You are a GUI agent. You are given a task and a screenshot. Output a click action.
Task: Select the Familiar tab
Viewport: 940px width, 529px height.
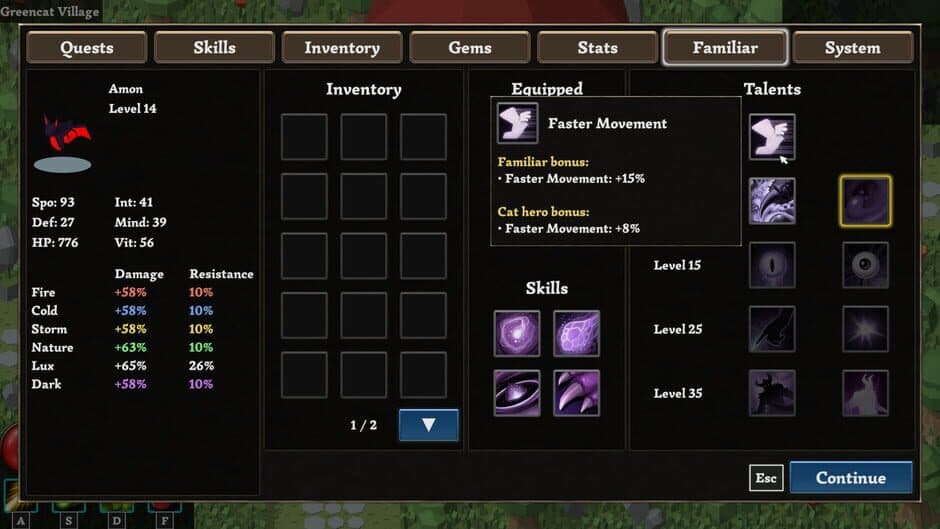tap(725, 48)
